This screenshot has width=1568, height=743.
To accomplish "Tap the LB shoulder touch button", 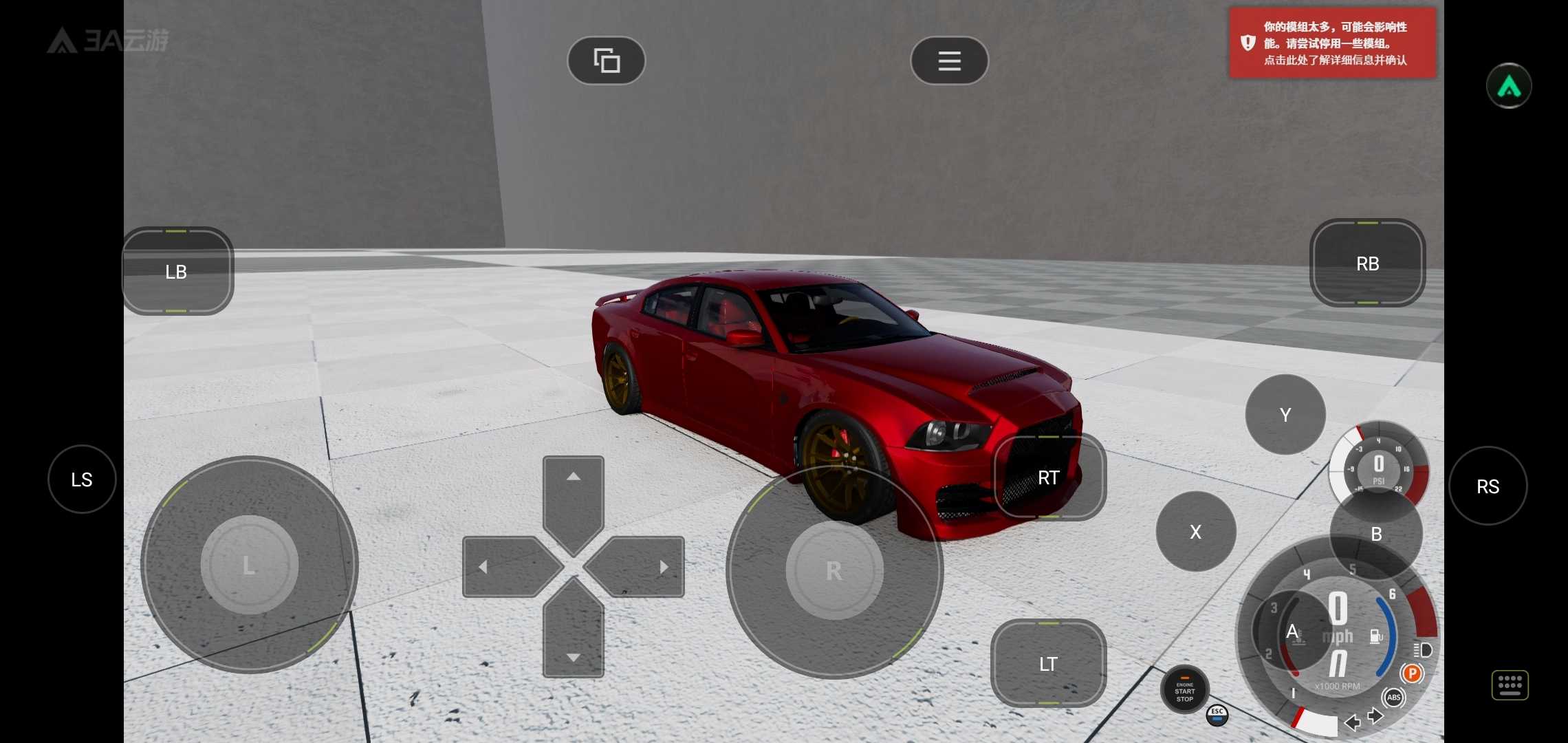I will (177, 272).
